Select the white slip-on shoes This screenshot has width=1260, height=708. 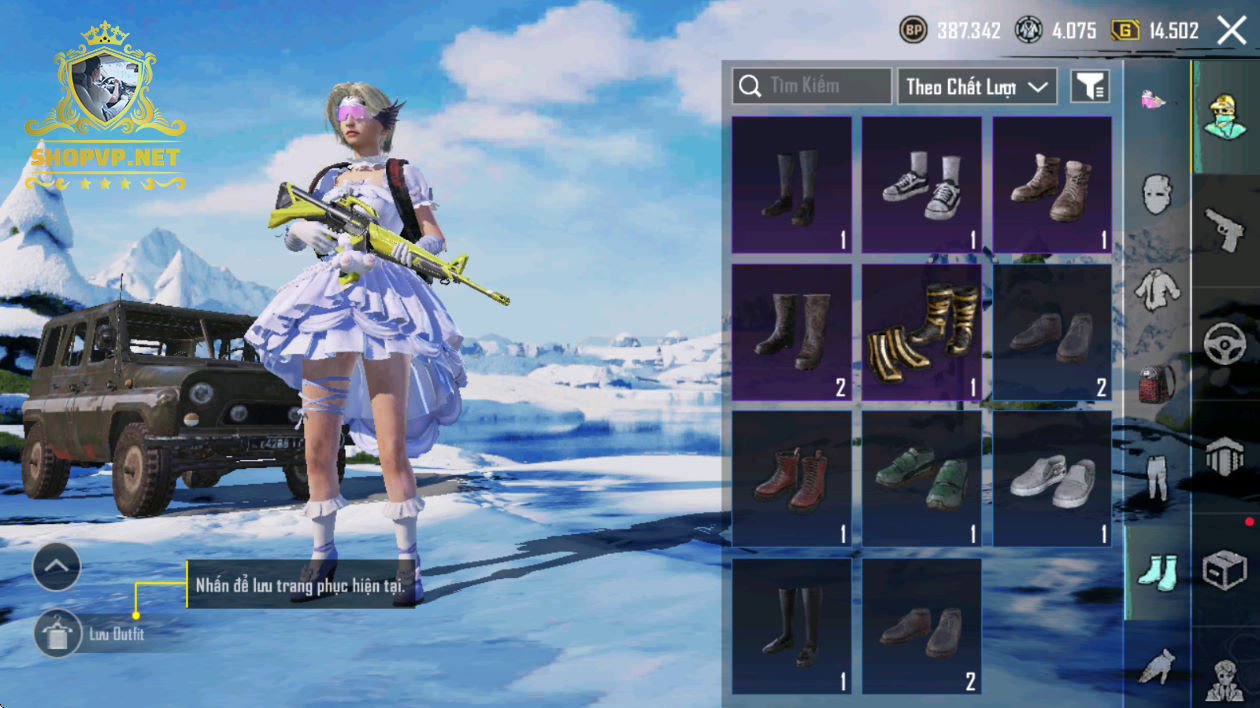1052,479
